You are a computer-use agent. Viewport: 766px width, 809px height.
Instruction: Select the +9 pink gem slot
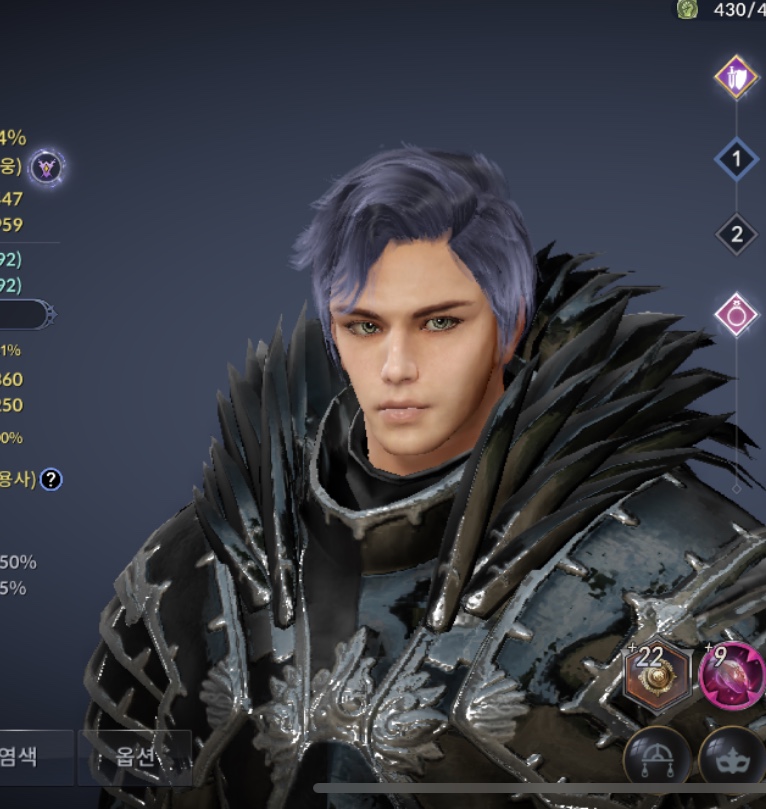tap(733, 675)
